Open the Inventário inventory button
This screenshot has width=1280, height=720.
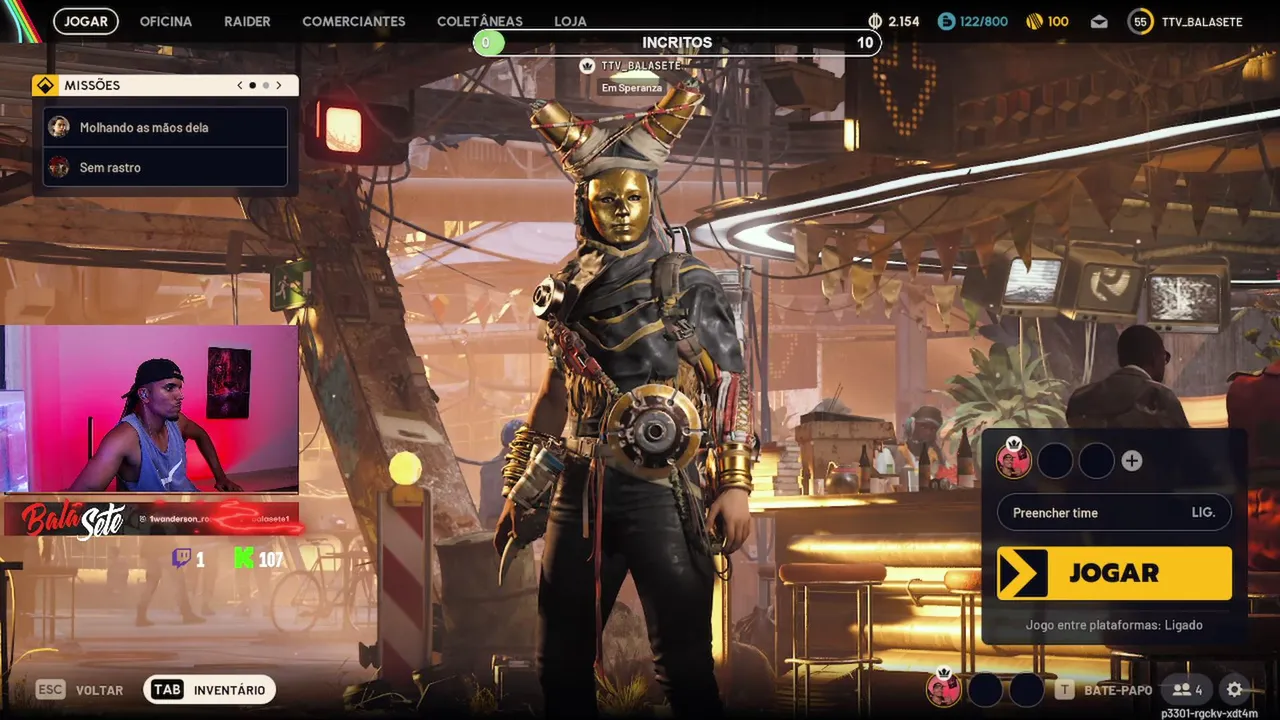click(x=210, y=690)
